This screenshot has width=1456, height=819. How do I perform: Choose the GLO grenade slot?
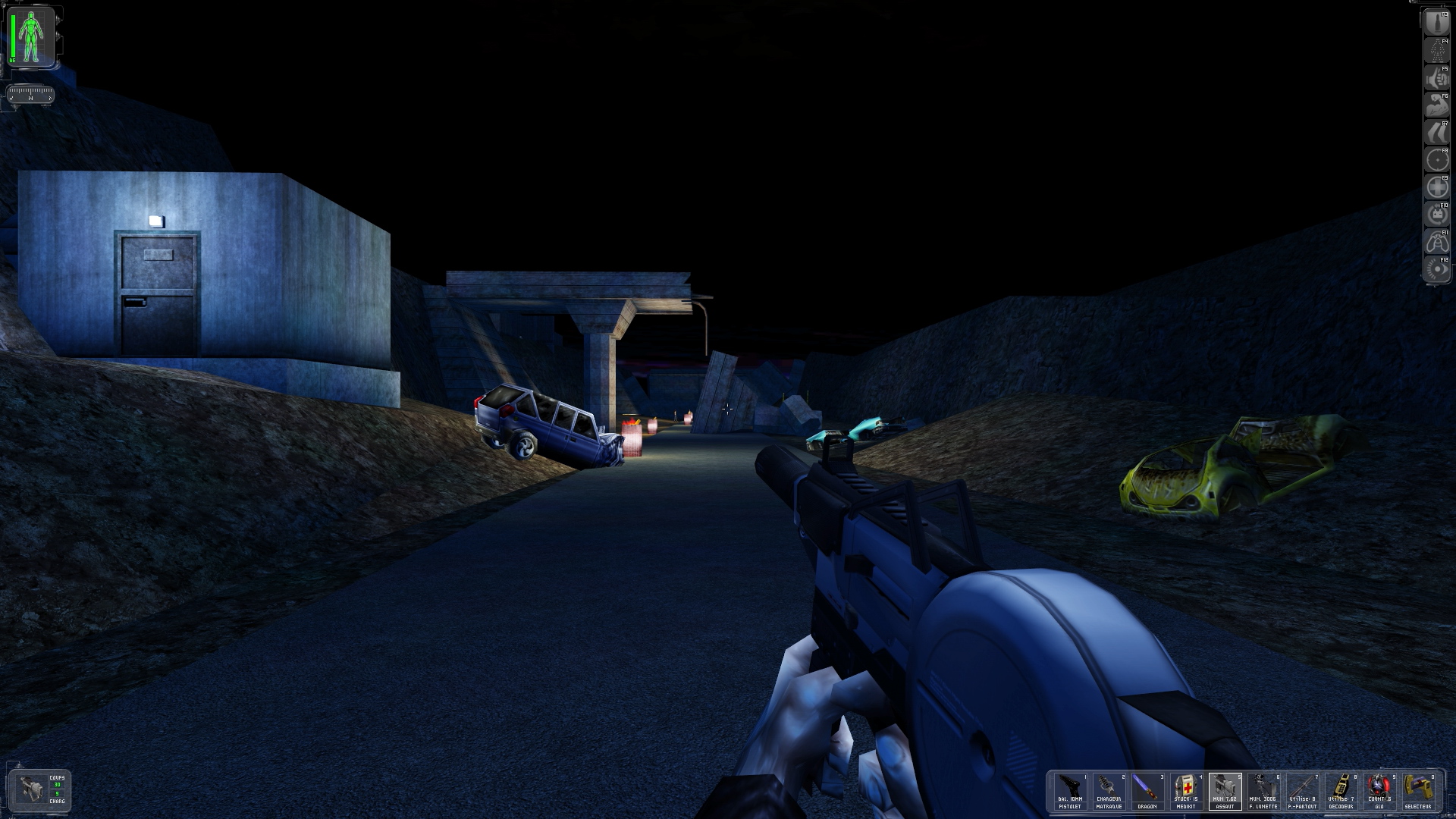1379,792
